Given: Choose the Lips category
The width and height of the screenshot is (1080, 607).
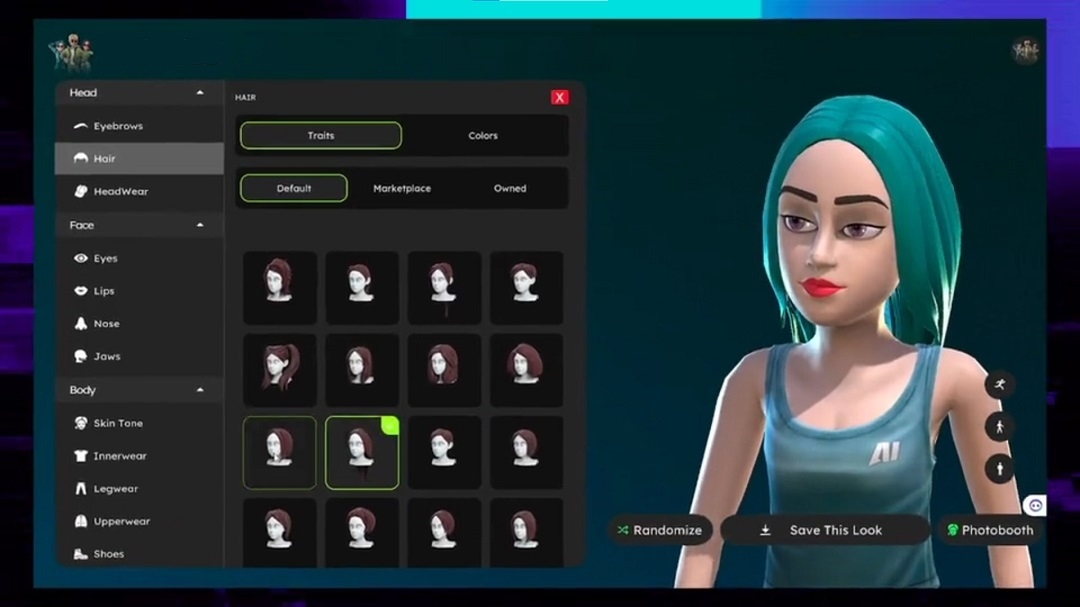Looking at the screenshot, I should point(103,291).
